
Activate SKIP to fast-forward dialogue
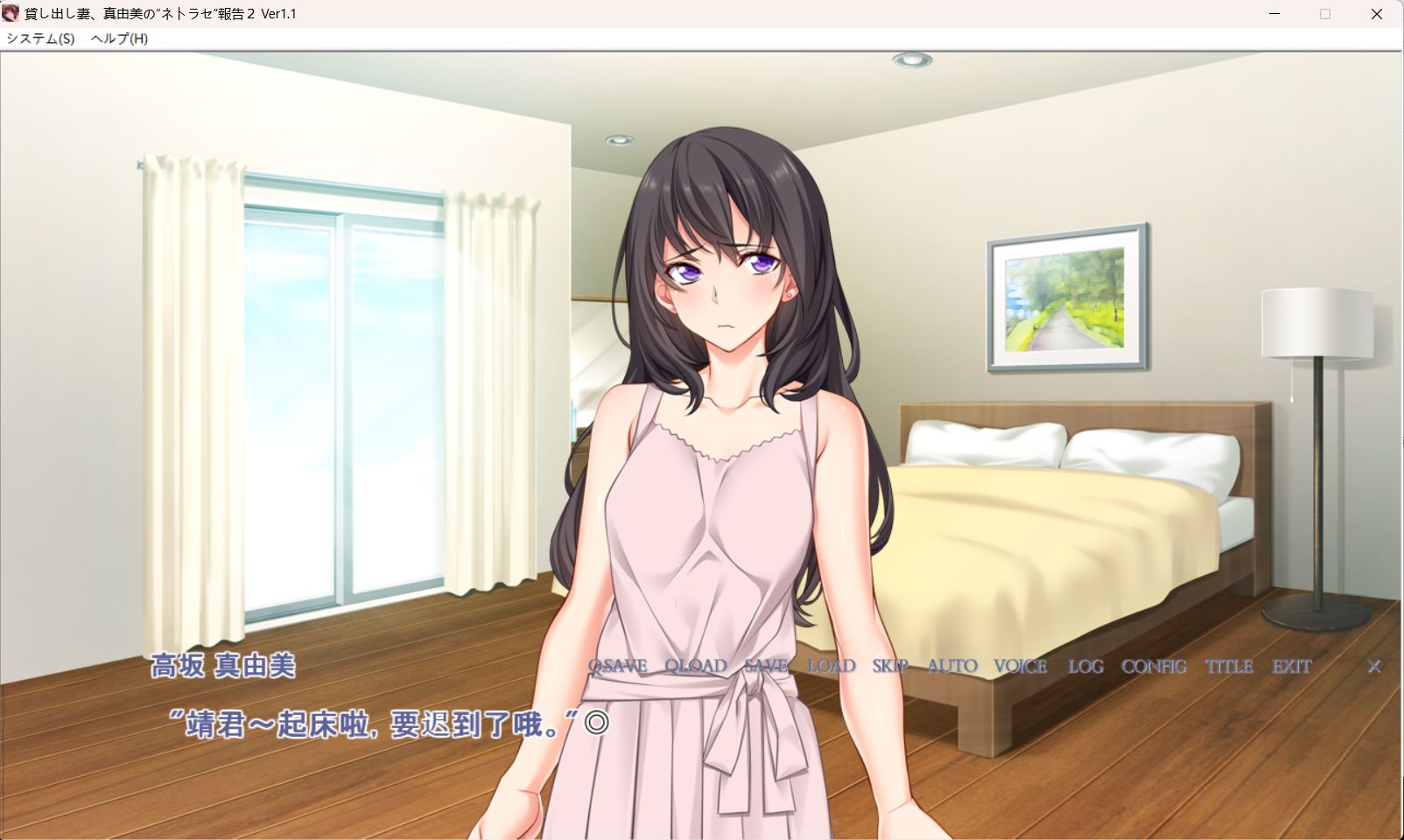[x=890, y=667]
